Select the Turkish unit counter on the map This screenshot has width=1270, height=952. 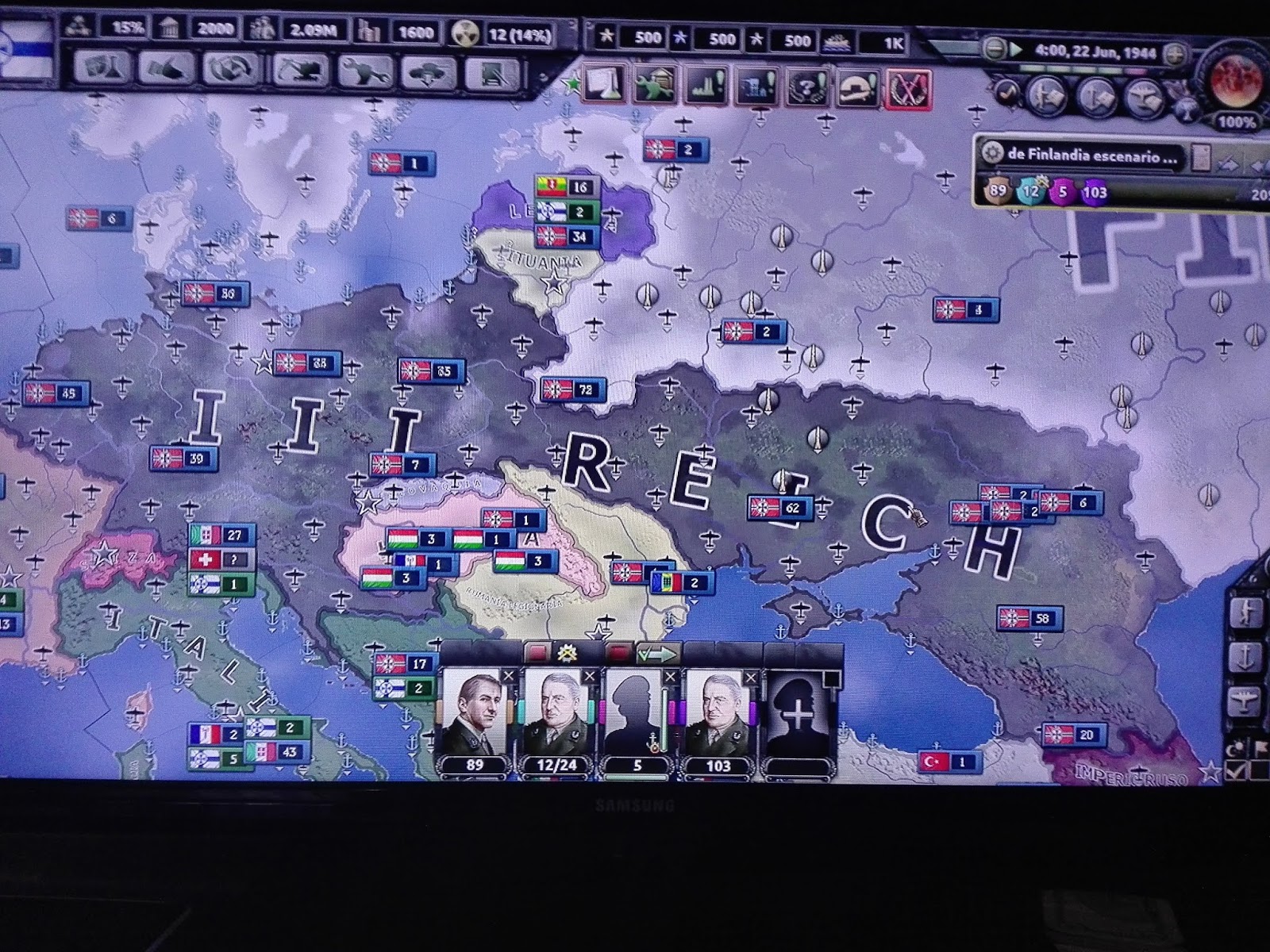pyautogui.click(x=949, y=764)
